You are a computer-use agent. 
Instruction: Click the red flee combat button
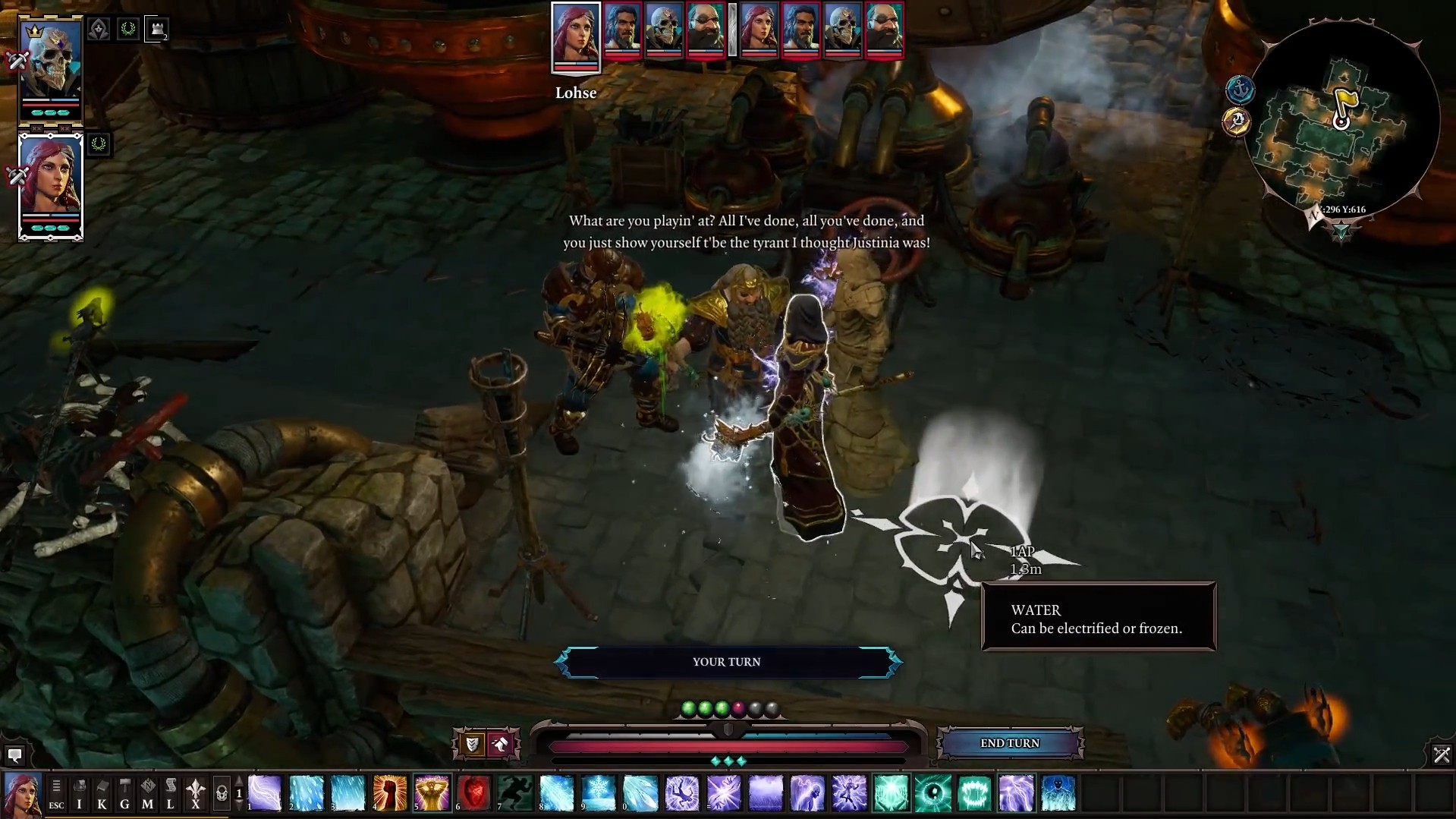point(501,744)
